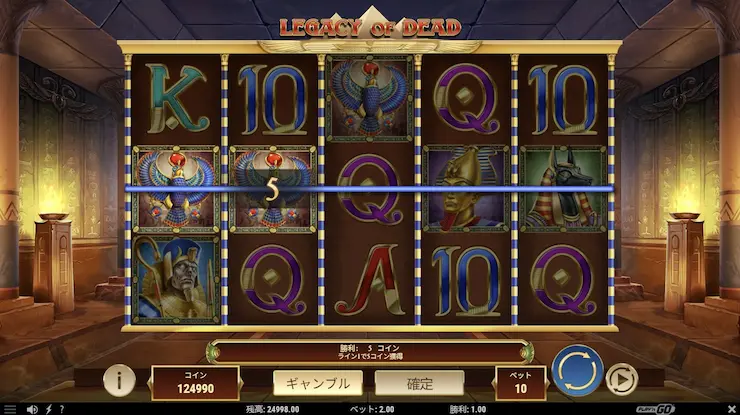Confirm winnings with the 確定 button
Screen dimensions: 740x415
[419, 382]
